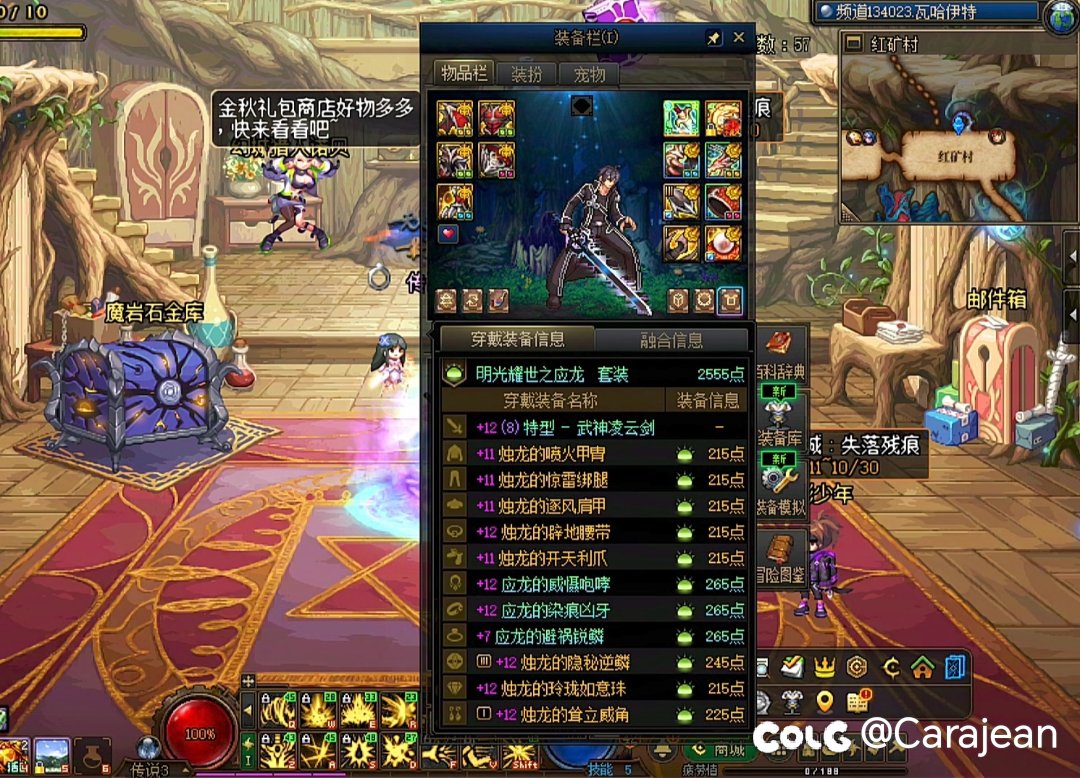Click the gold crown menu icon
Screen dimensions: 1080x778
point(824,666)
